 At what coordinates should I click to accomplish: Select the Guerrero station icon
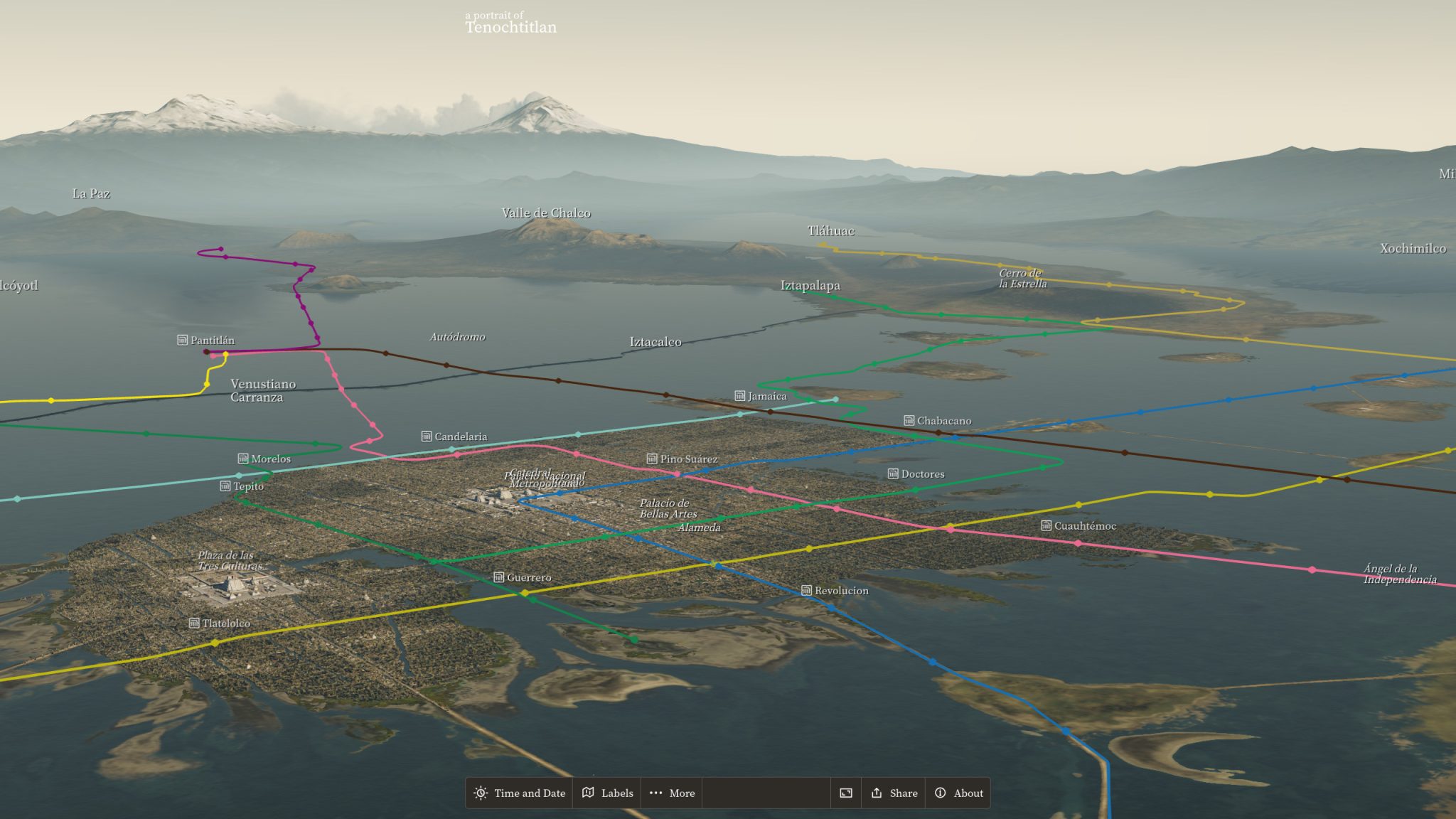(498, 577)
